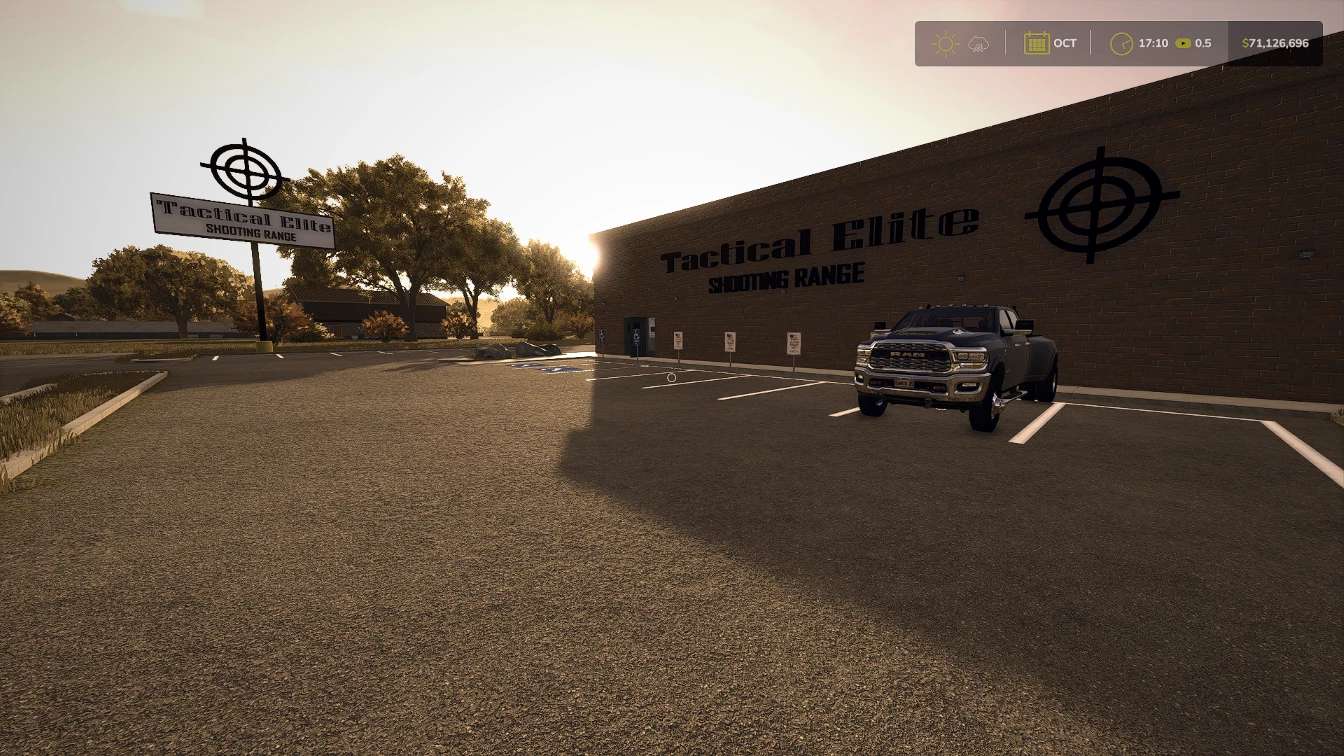
Task: Click the rain cloud forecast icon
Action: (x=980, y=43)
